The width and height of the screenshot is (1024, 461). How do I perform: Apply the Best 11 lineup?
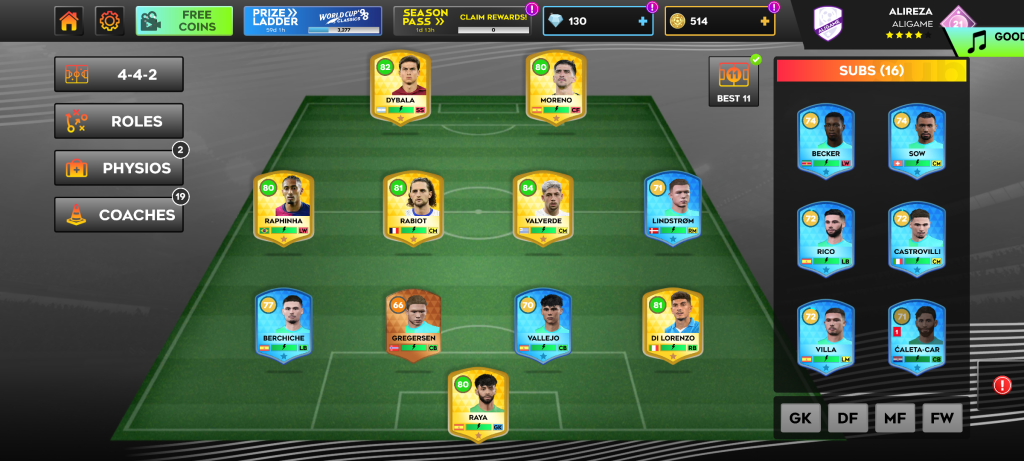734,81
